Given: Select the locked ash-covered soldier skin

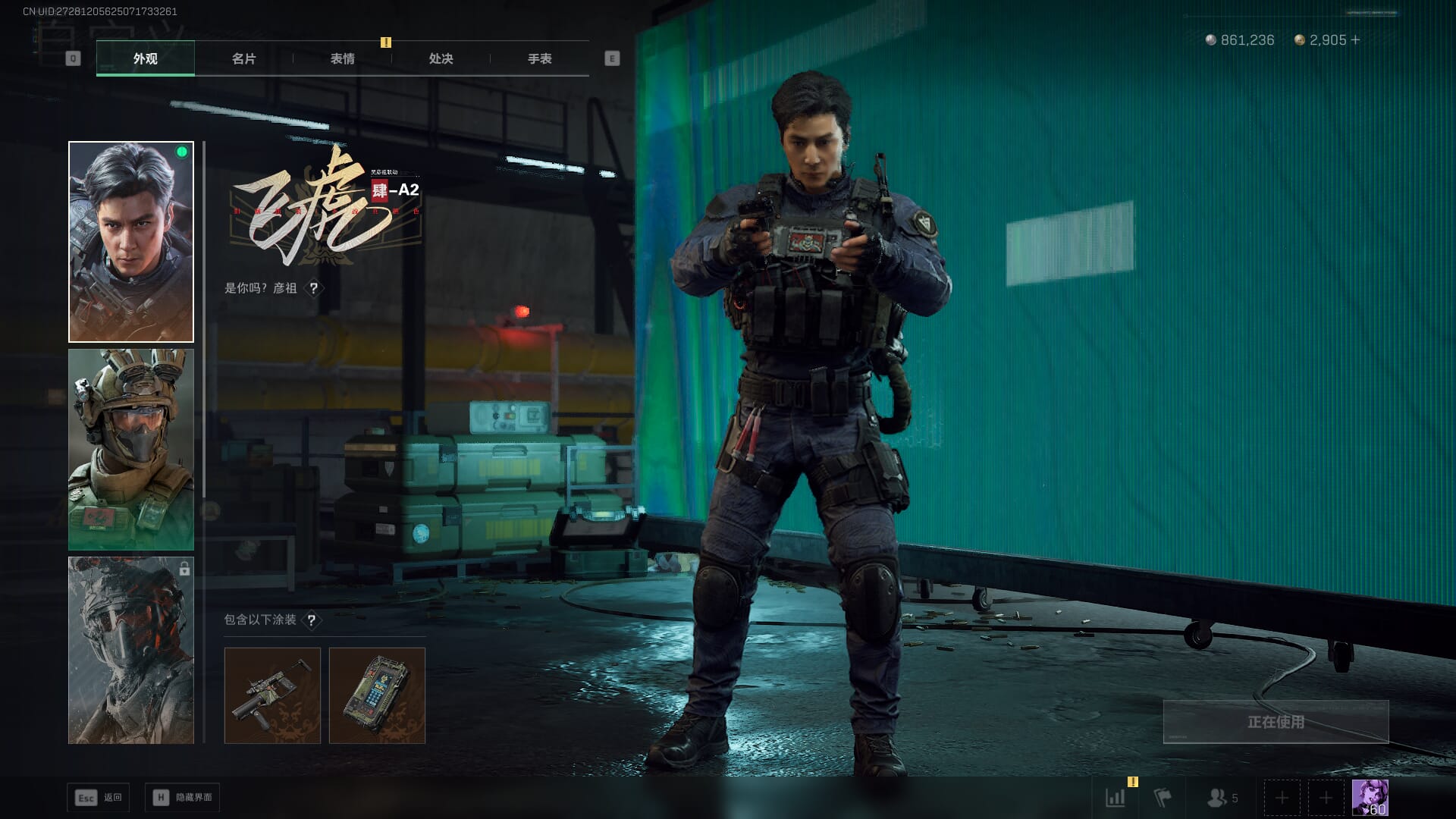Looking at the screenshot, I should (x=131, y=651).
